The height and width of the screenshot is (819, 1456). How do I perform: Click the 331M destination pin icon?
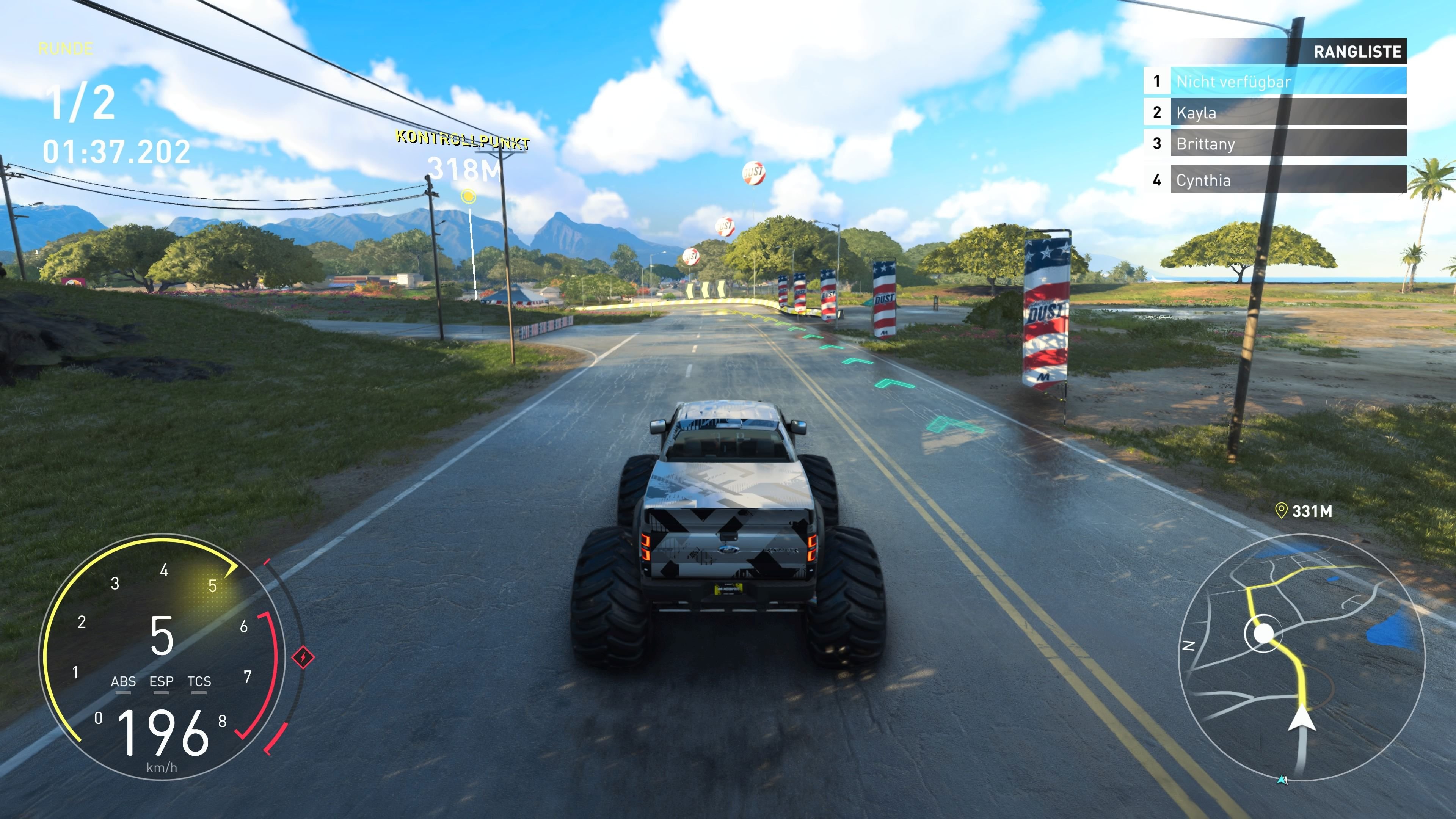[x=1281, y=511]
